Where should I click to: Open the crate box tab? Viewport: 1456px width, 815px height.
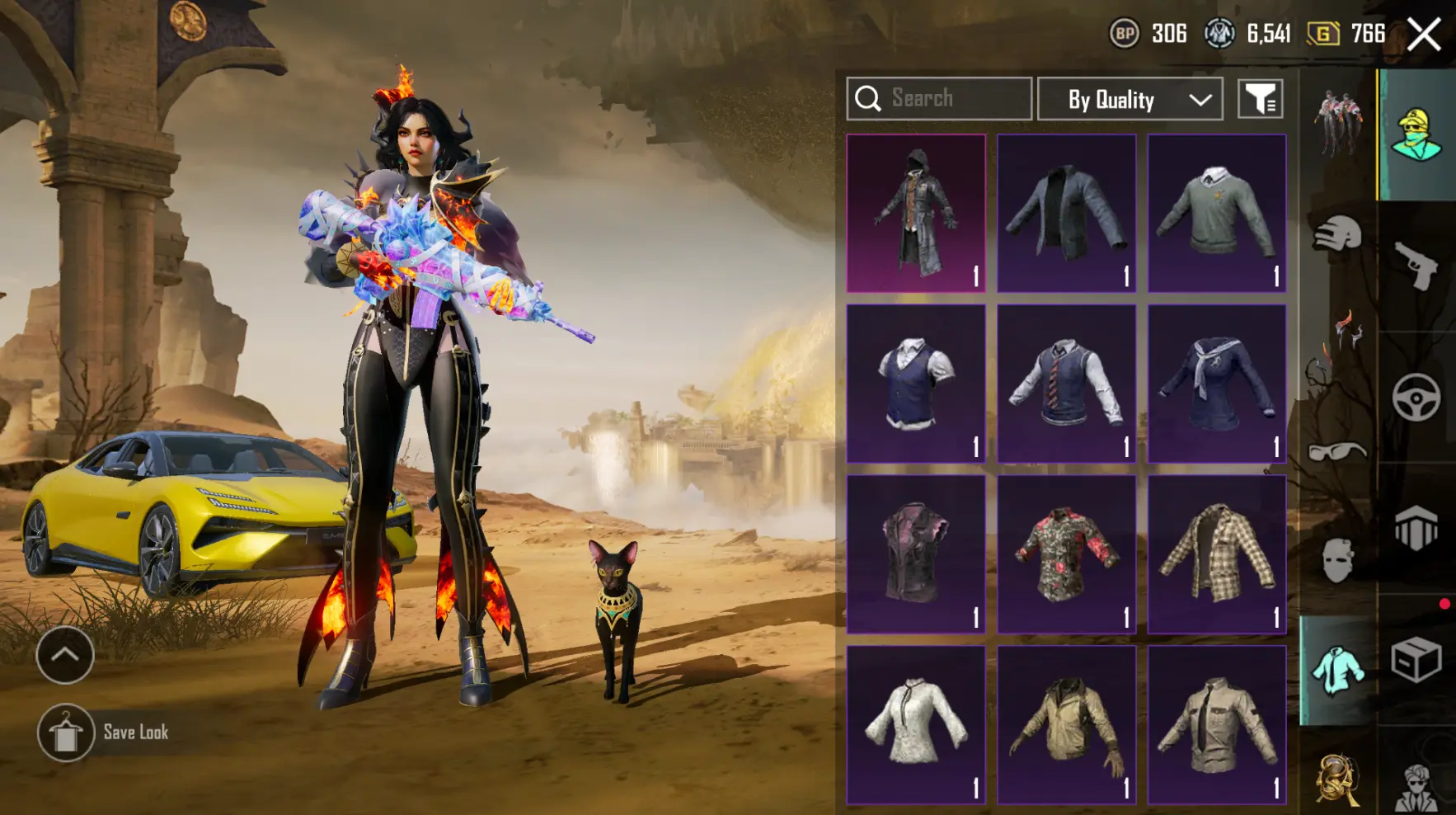click(x=1416, y=660)
